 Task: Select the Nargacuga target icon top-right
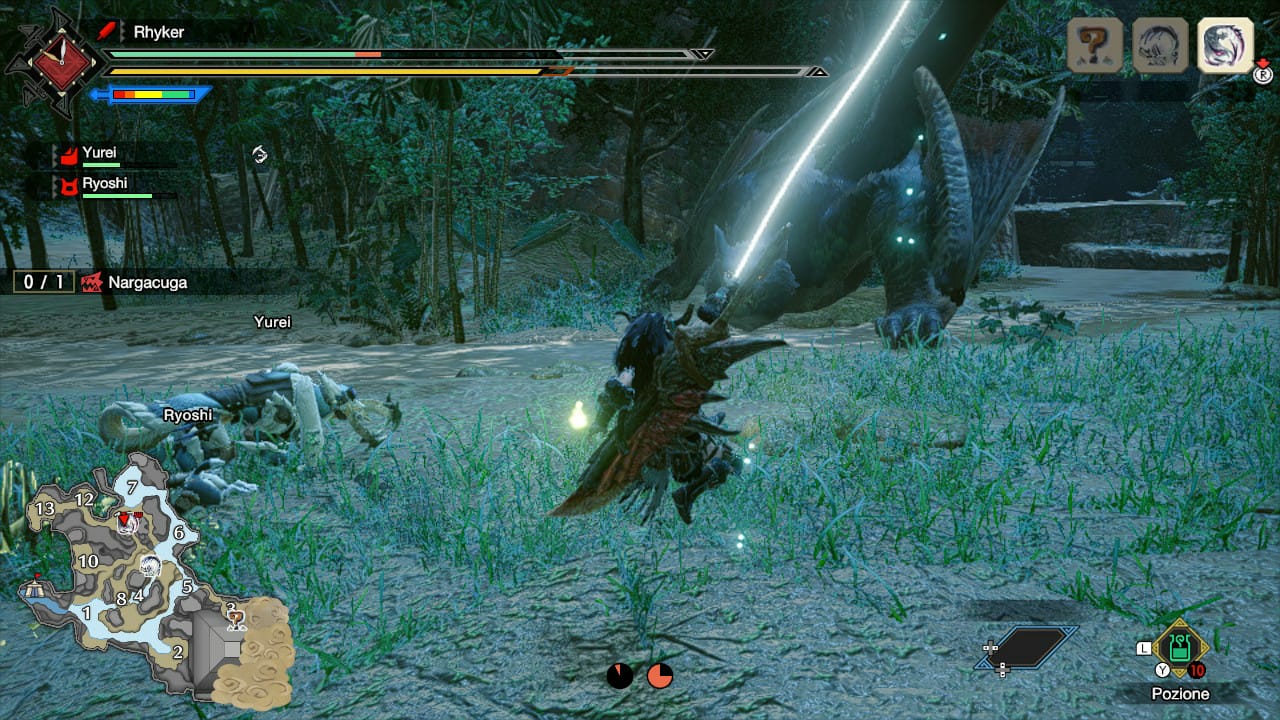tap(1222, 46)
